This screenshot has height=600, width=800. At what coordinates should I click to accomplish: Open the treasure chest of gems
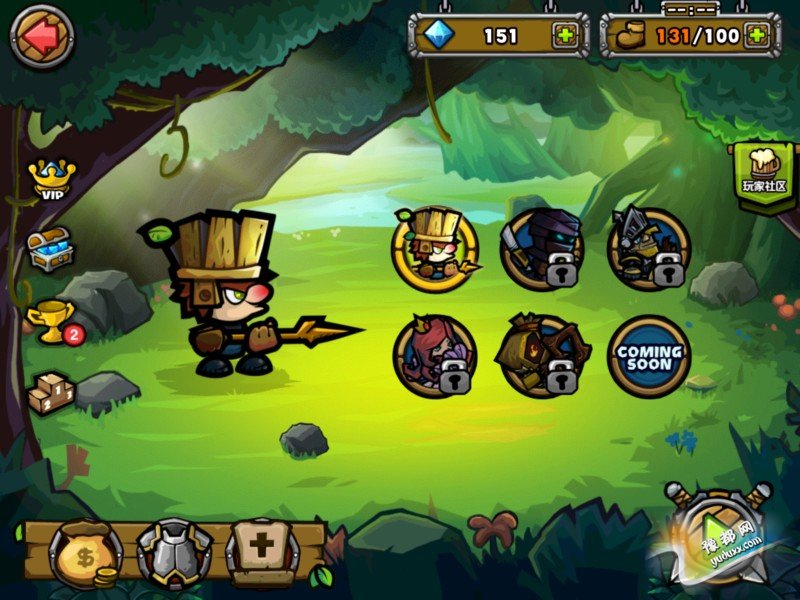pyautogui.click(x=50, y=250)
